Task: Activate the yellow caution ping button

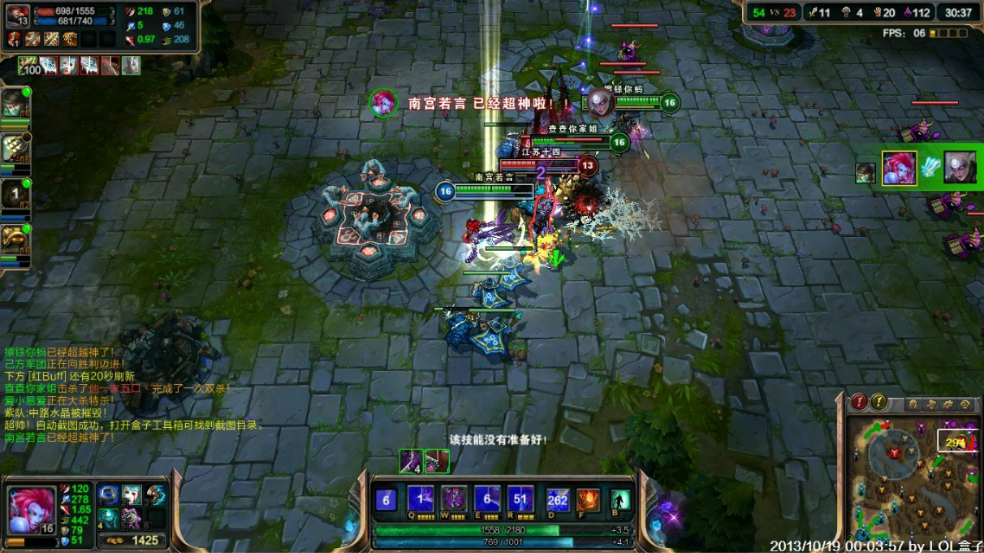Action: pos(879,402)
